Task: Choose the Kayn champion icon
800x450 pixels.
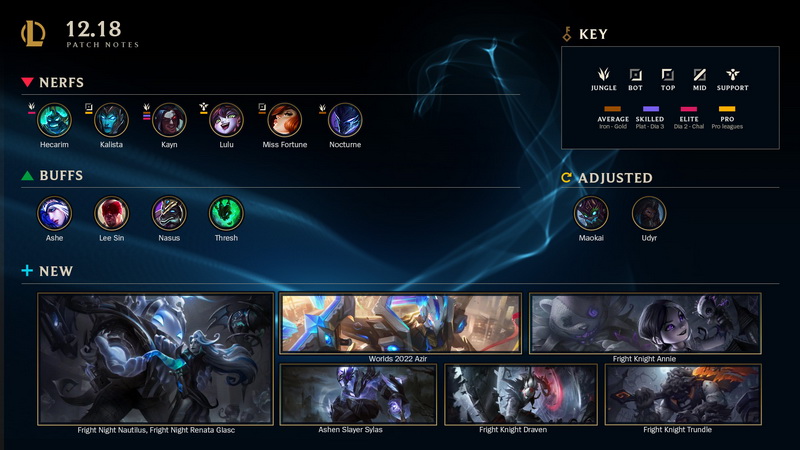Action: pyautogui.click(x=170, y=122)
